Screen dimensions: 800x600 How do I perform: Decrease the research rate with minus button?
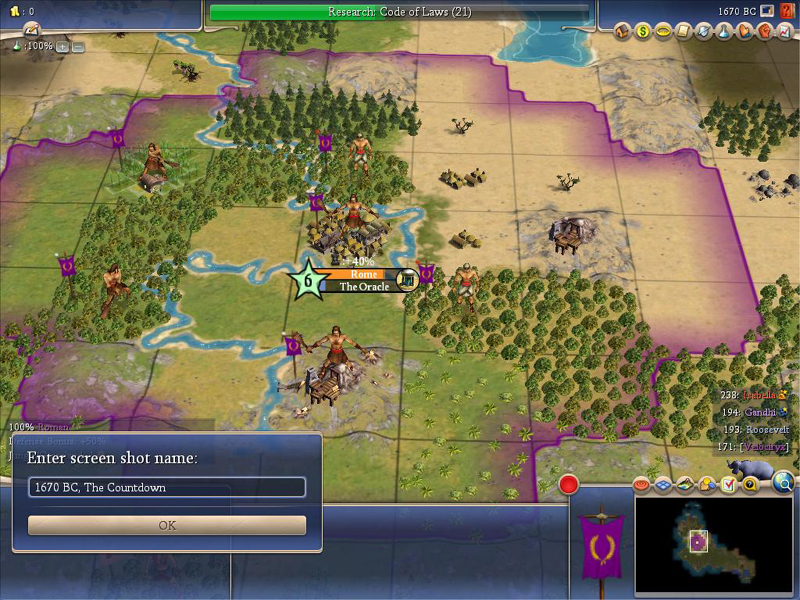78,46
